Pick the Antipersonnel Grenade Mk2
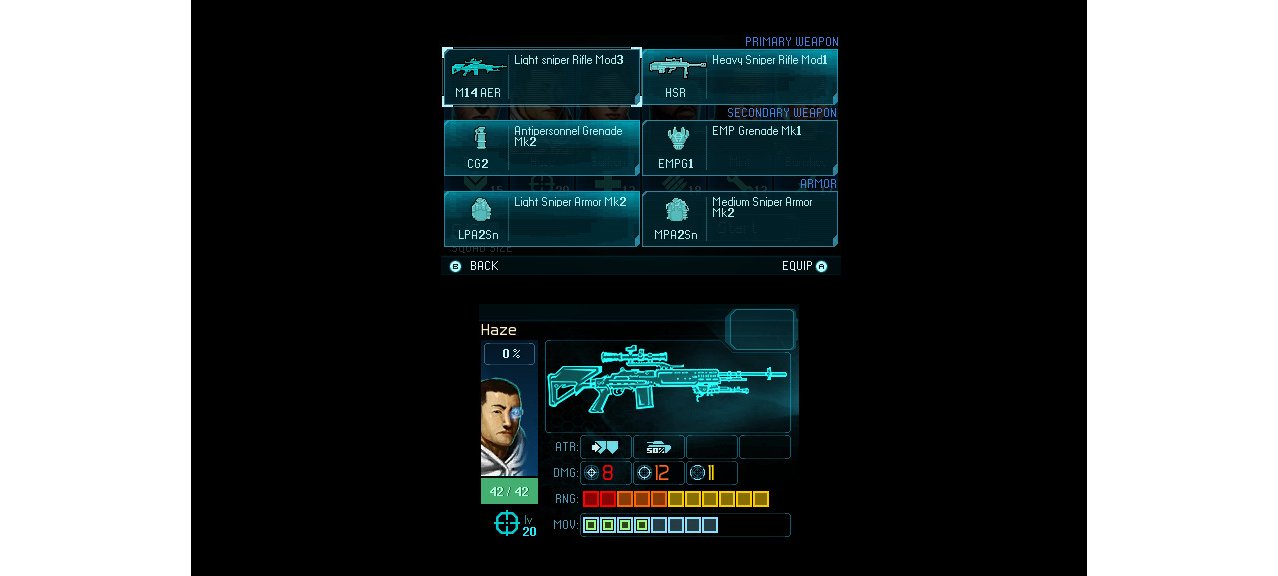 (541, 148)
